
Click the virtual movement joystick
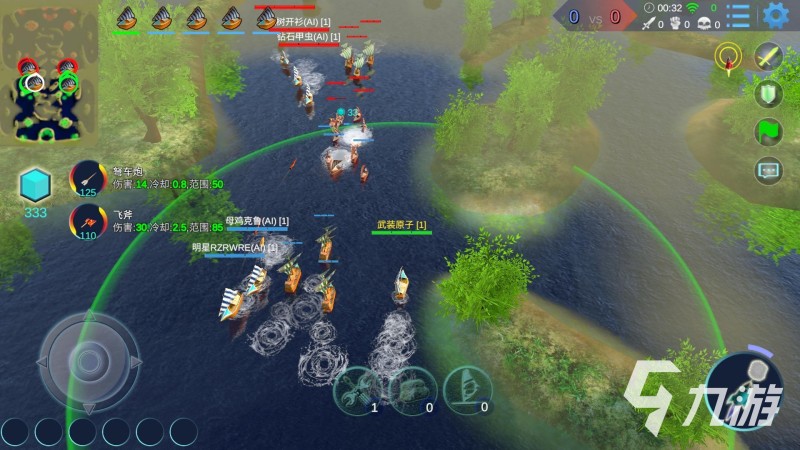click(x=89, y=362)
